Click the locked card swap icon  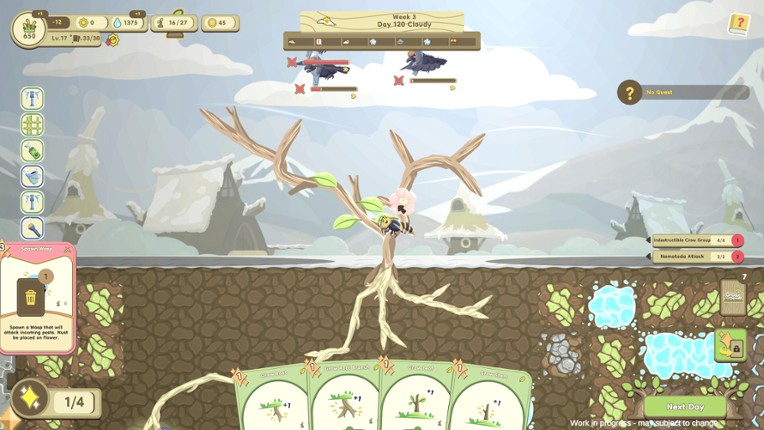click(x=731, y=346)
